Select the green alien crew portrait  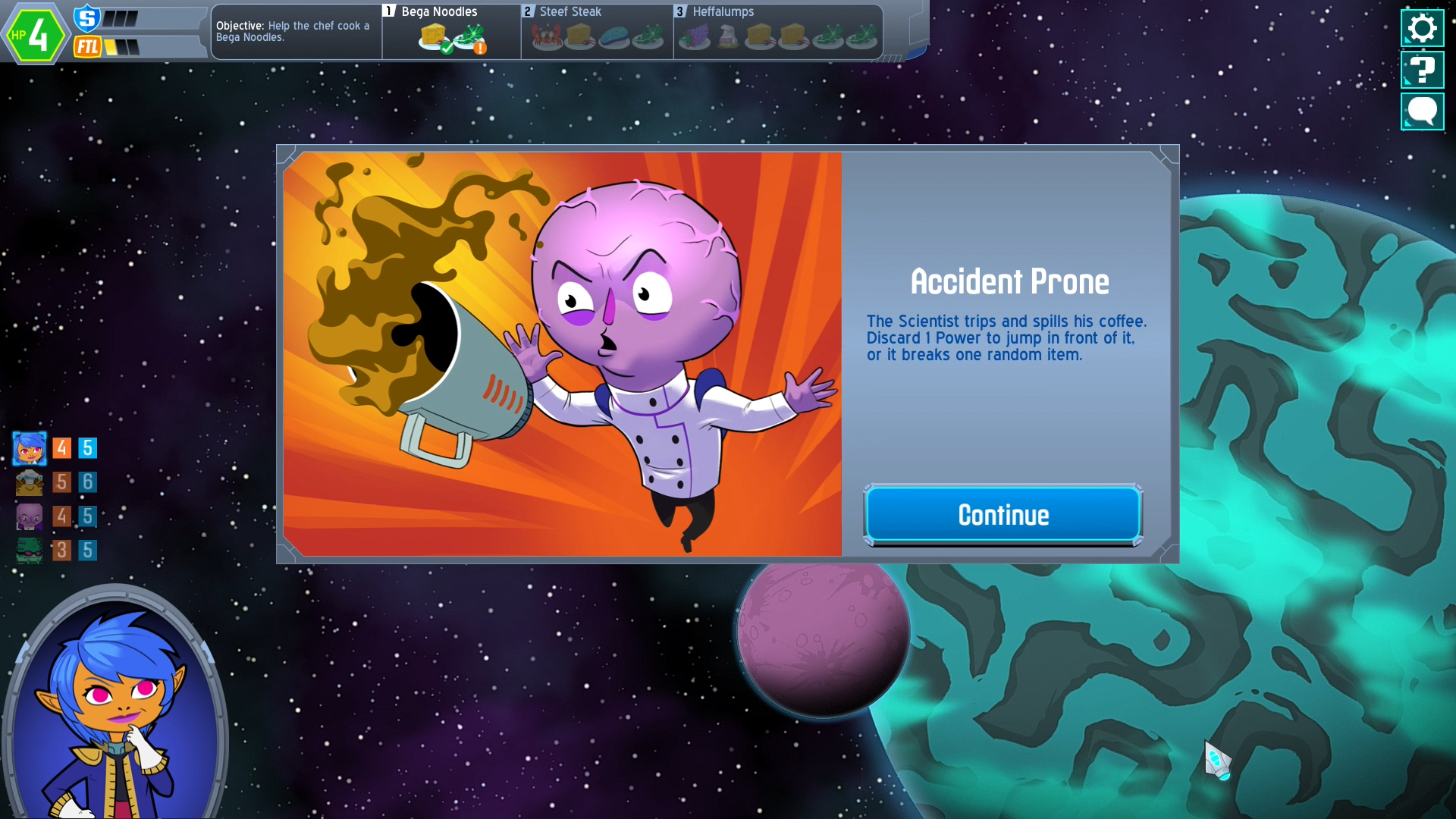[30, 551]
